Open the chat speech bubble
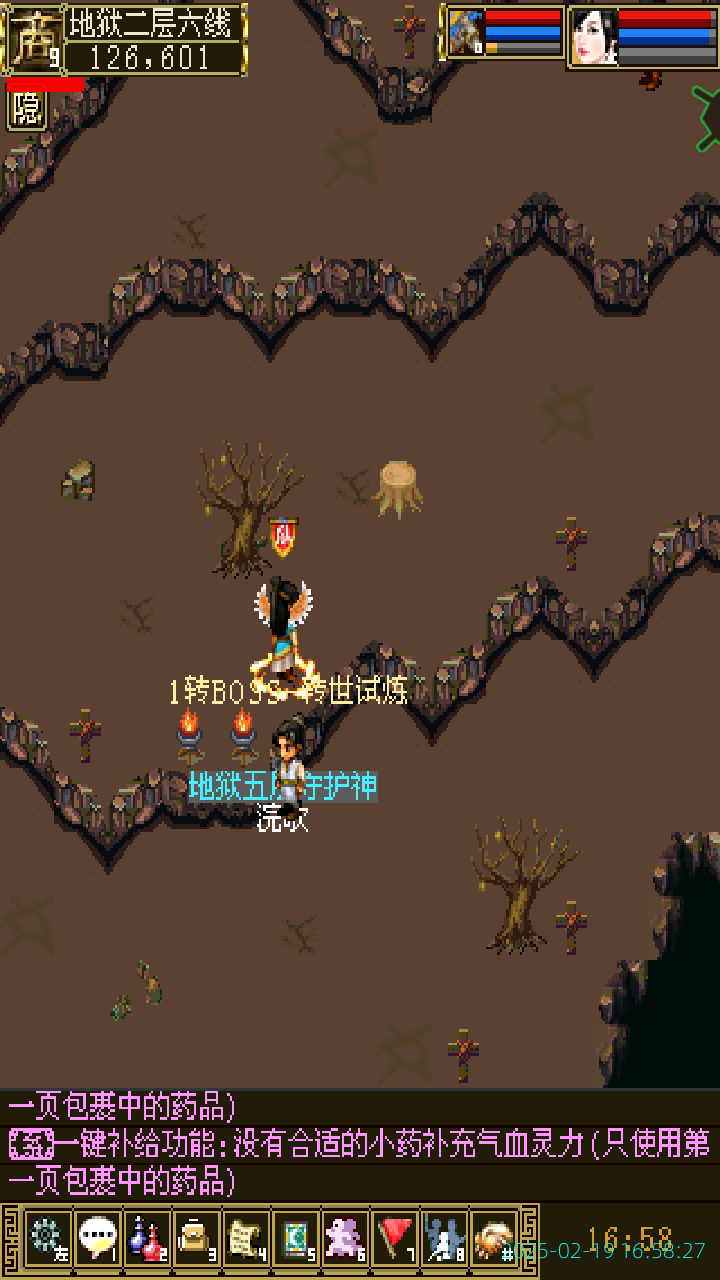The image size is (720, 1280). [97, 1238]
